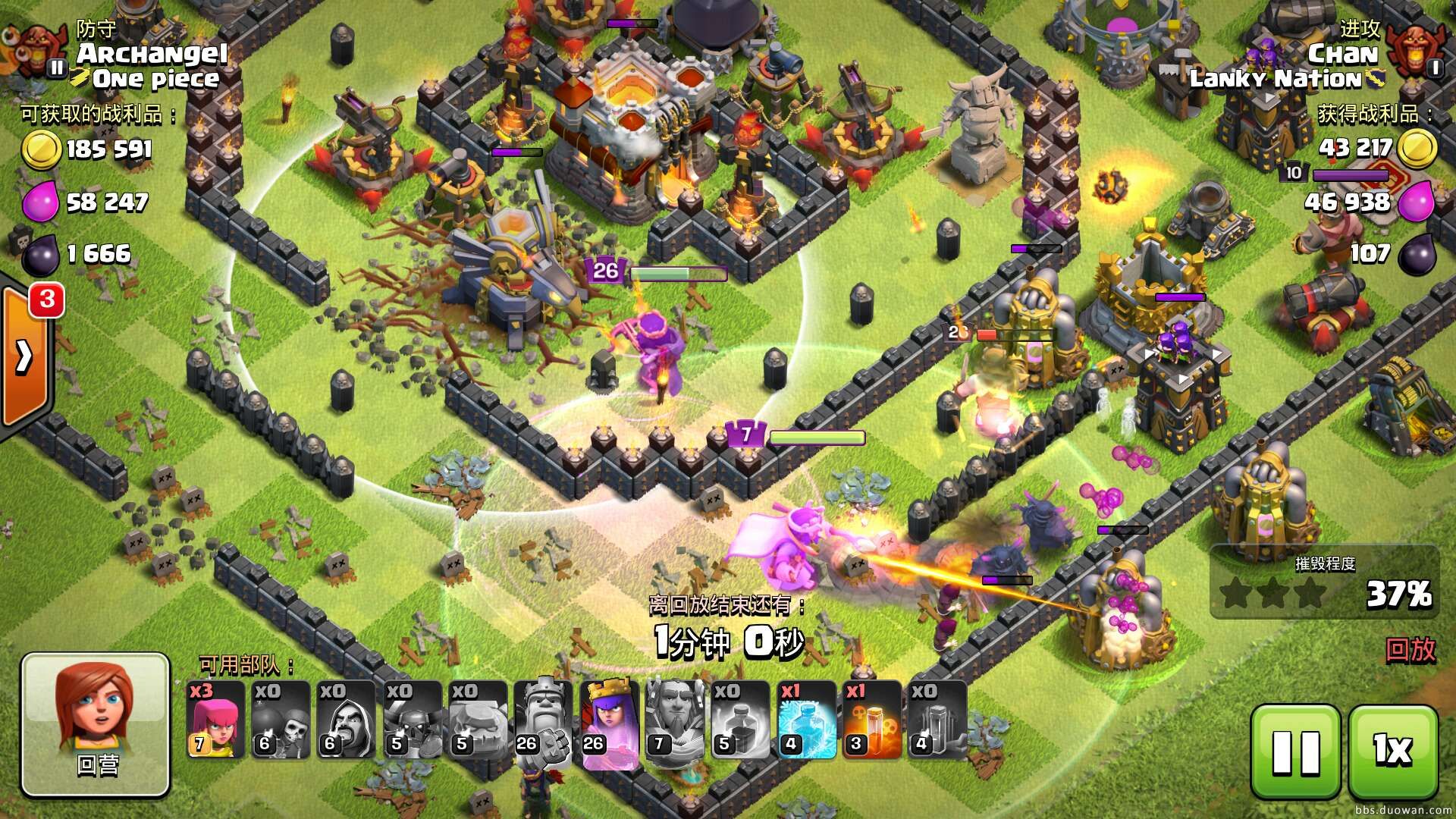
Task: Select the hooded Wizard troop slot
Action: click(346, 720)
